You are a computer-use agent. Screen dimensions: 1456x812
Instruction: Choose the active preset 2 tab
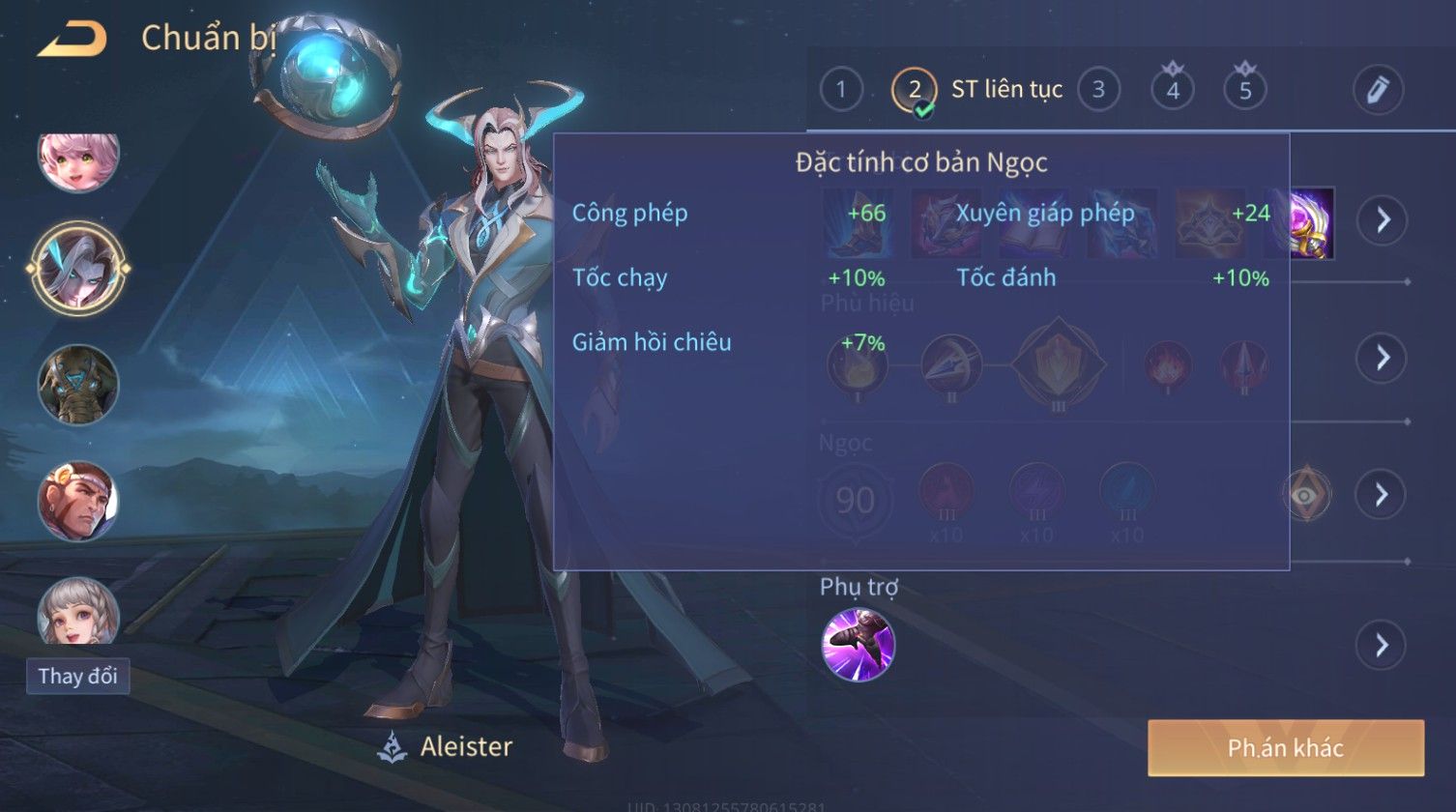tap(915, 90)
